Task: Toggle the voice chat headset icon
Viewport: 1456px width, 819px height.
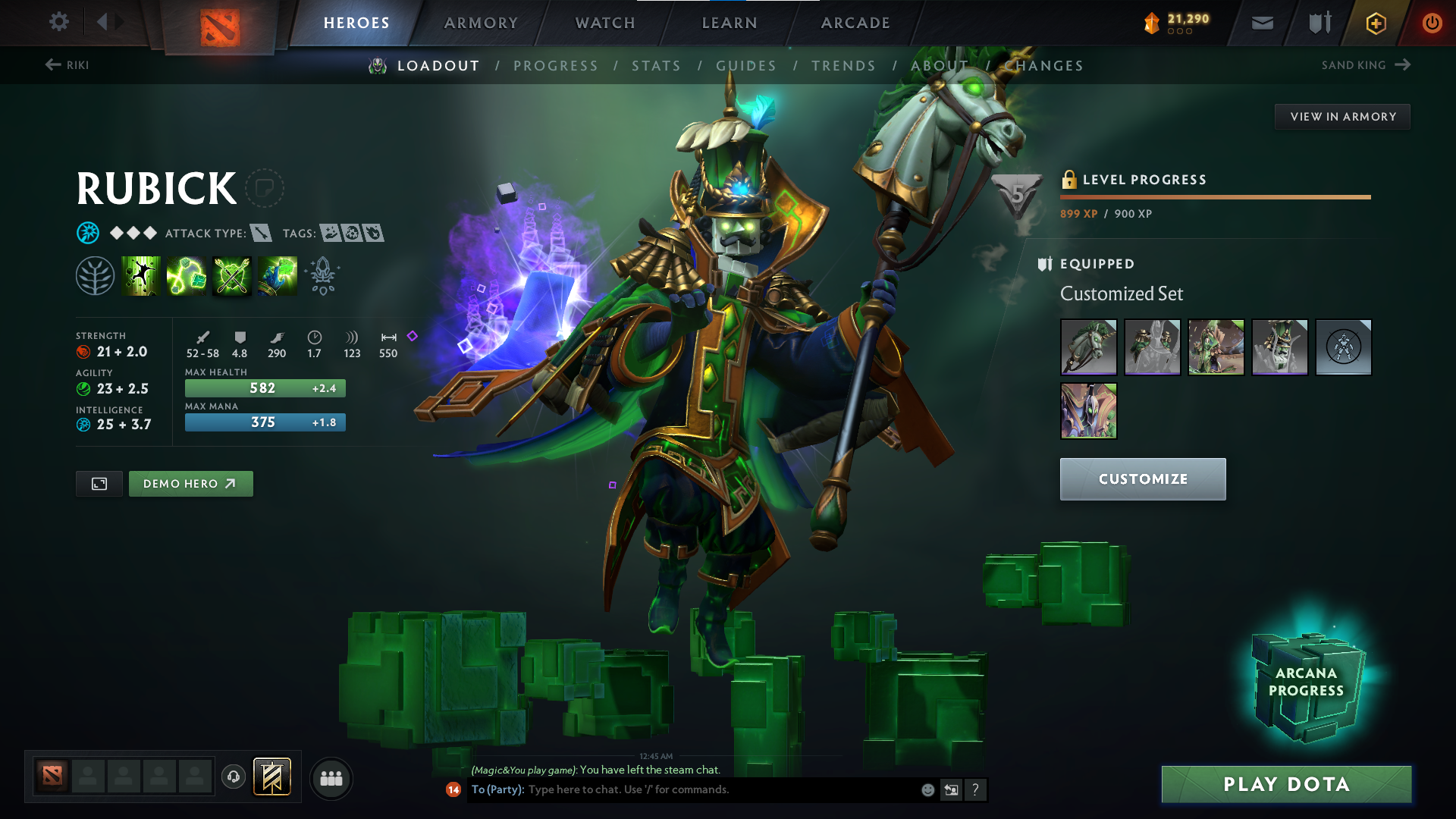Action: point(233,778)
